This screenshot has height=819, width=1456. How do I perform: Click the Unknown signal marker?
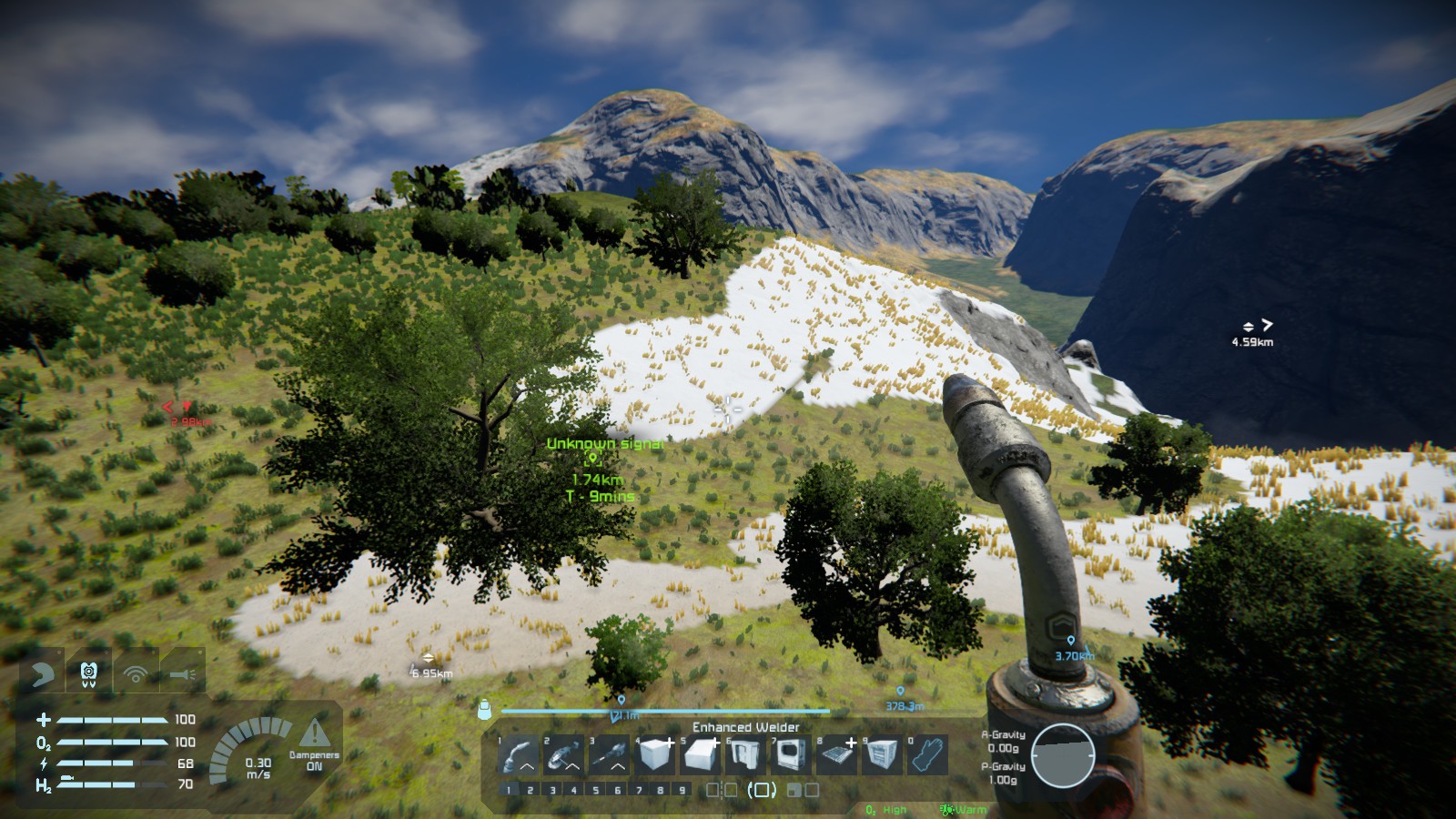click(593, 459)
